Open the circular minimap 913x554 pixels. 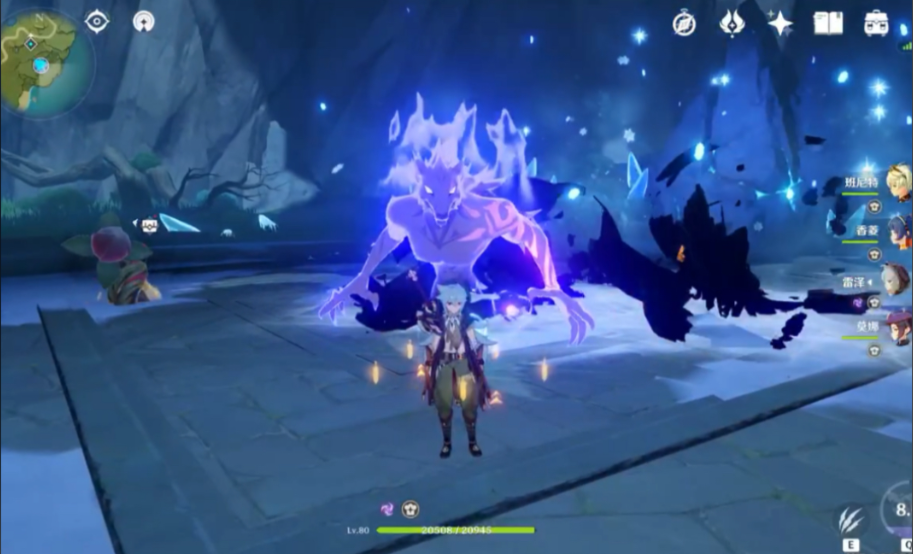pos(42,62)
